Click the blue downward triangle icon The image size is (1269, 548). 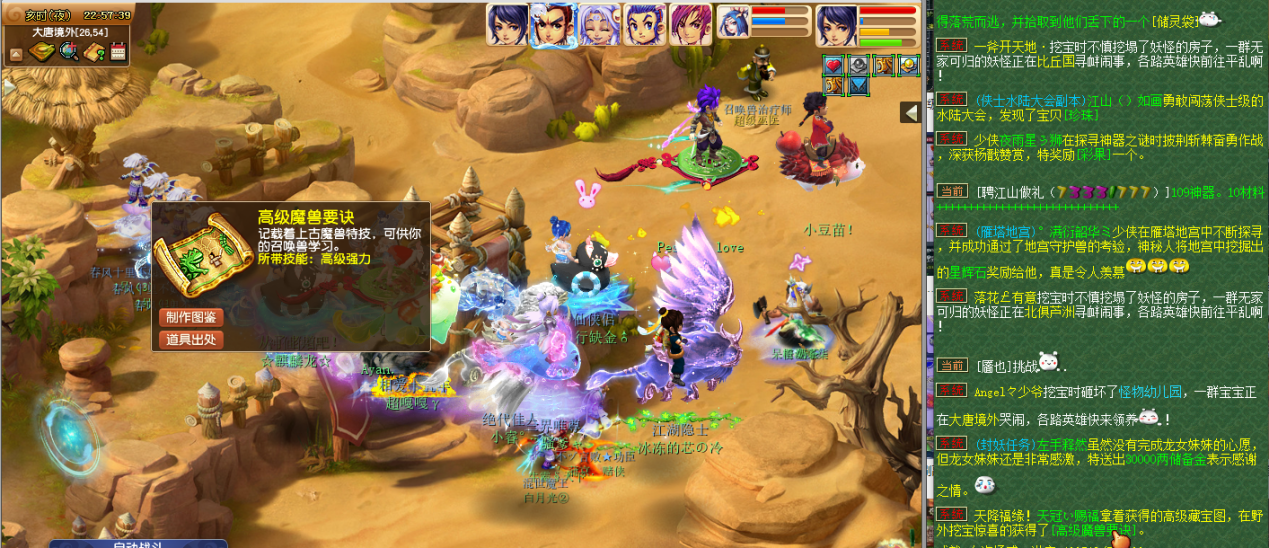click(x=858, y=87)
